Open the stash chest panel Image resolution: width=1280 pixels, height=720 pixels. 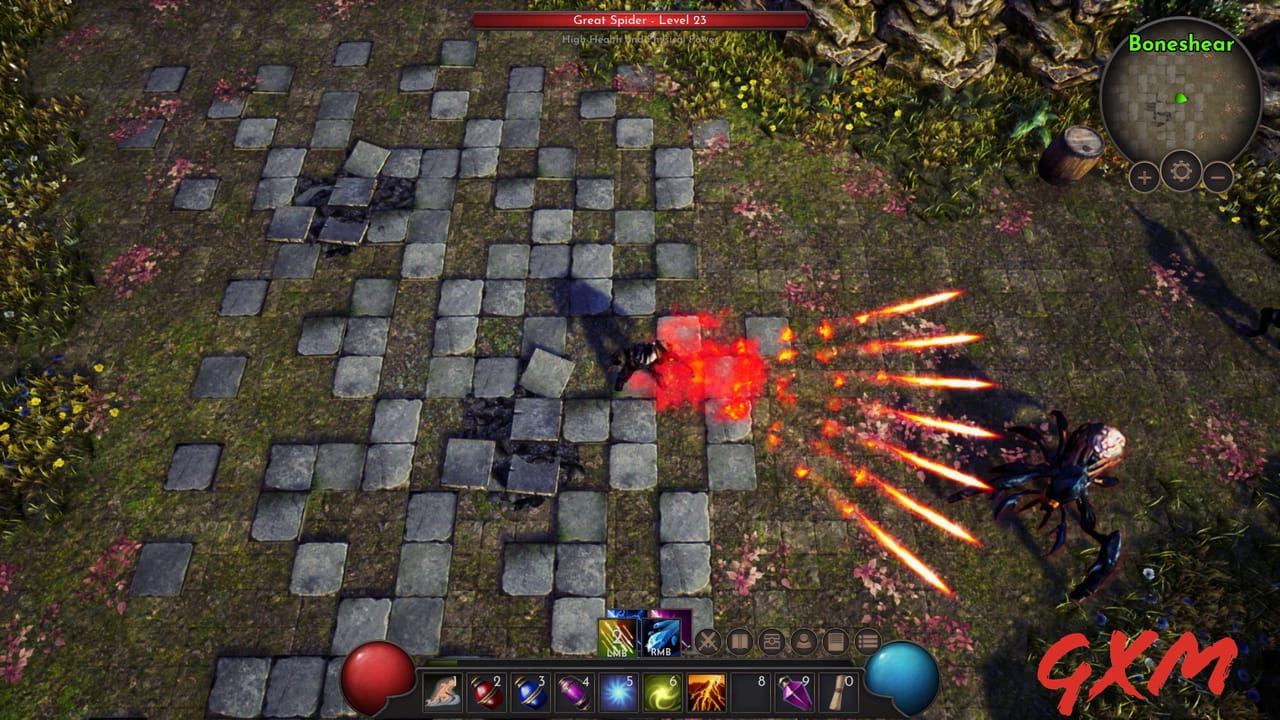770,642
